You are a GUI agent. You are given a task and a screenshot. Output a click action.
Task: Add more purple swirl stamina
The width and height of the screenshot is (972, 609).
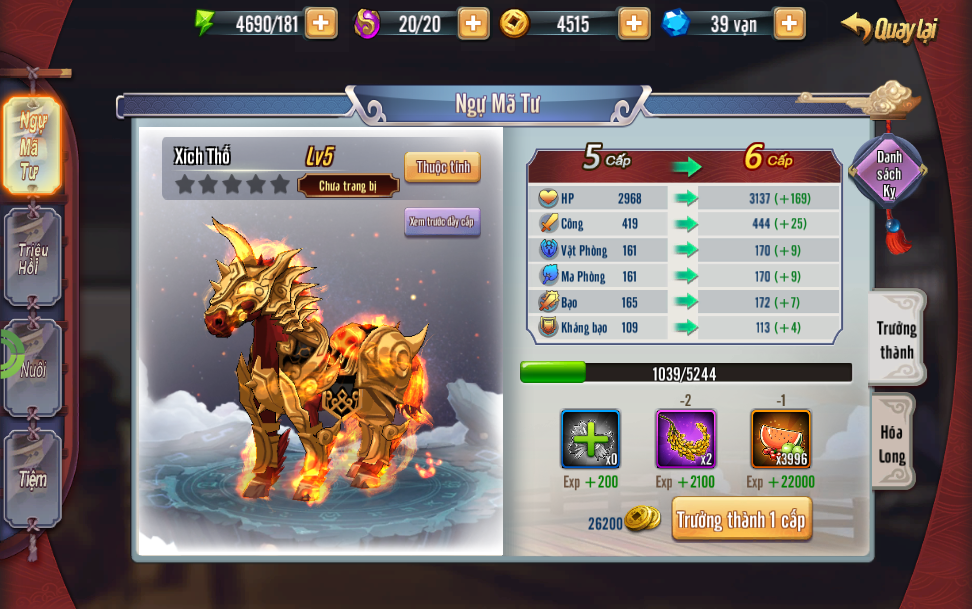point(473,23)
